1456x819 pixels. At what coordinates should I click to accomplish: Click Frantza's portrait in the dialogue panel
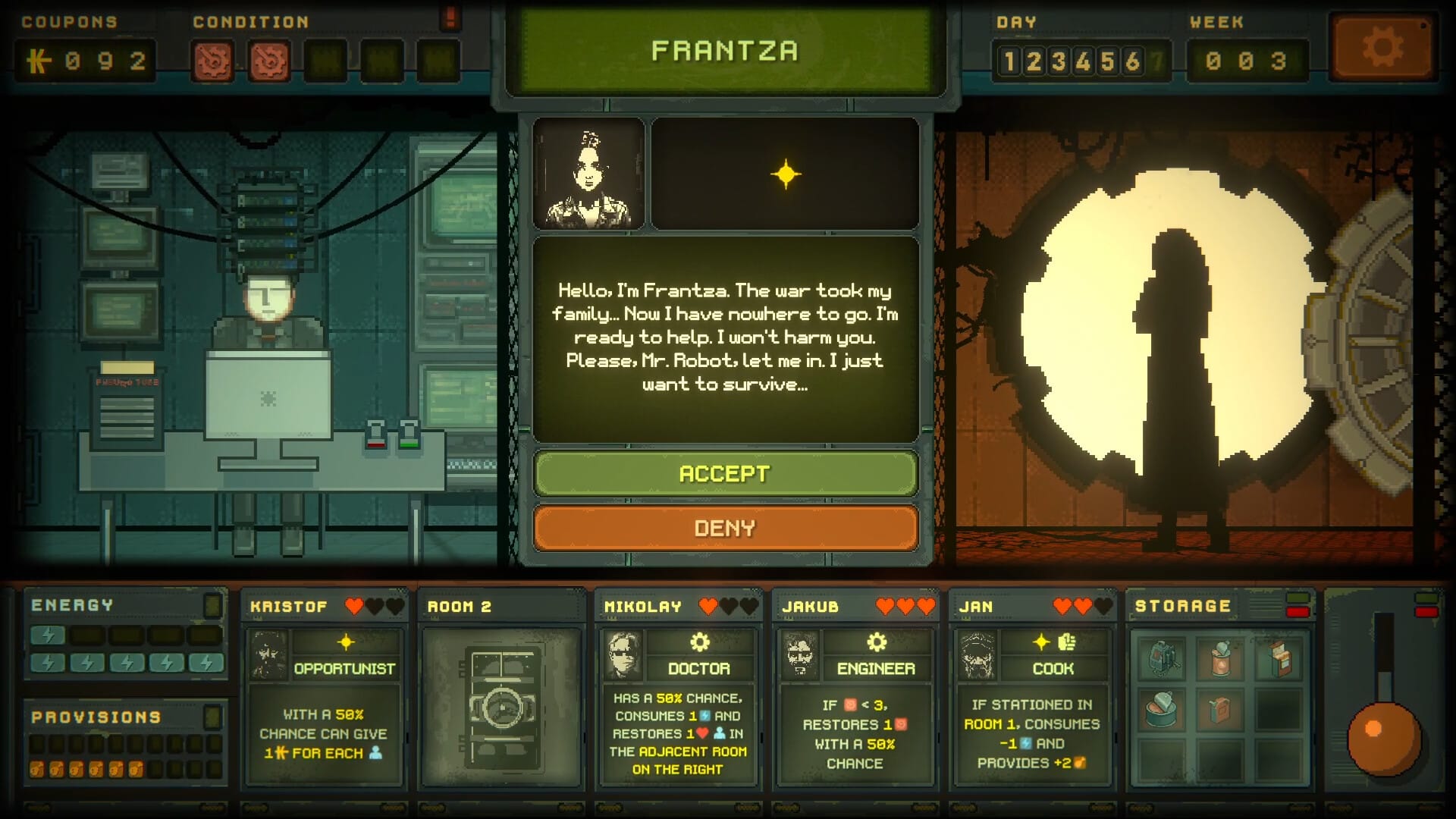(x=588, y=174)
